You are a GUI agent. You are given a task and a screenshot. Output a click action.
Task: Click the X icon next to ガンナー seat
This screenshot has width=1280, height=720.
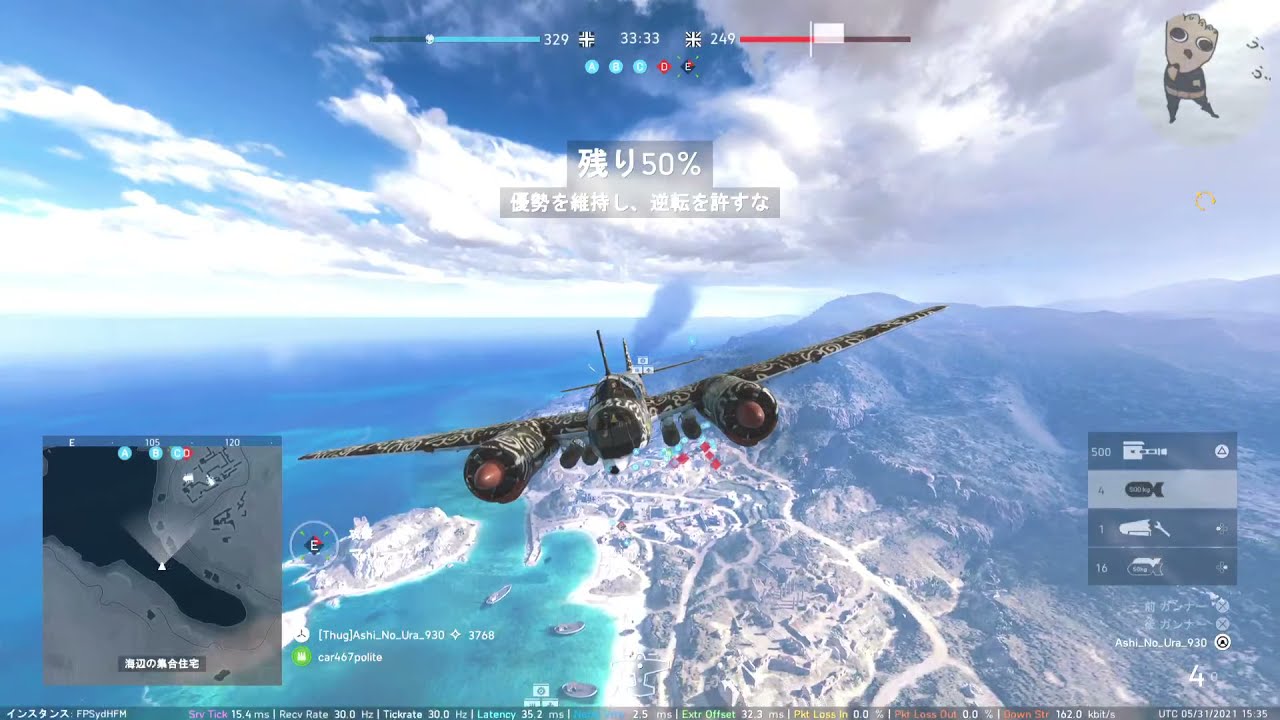(1221, 623)
